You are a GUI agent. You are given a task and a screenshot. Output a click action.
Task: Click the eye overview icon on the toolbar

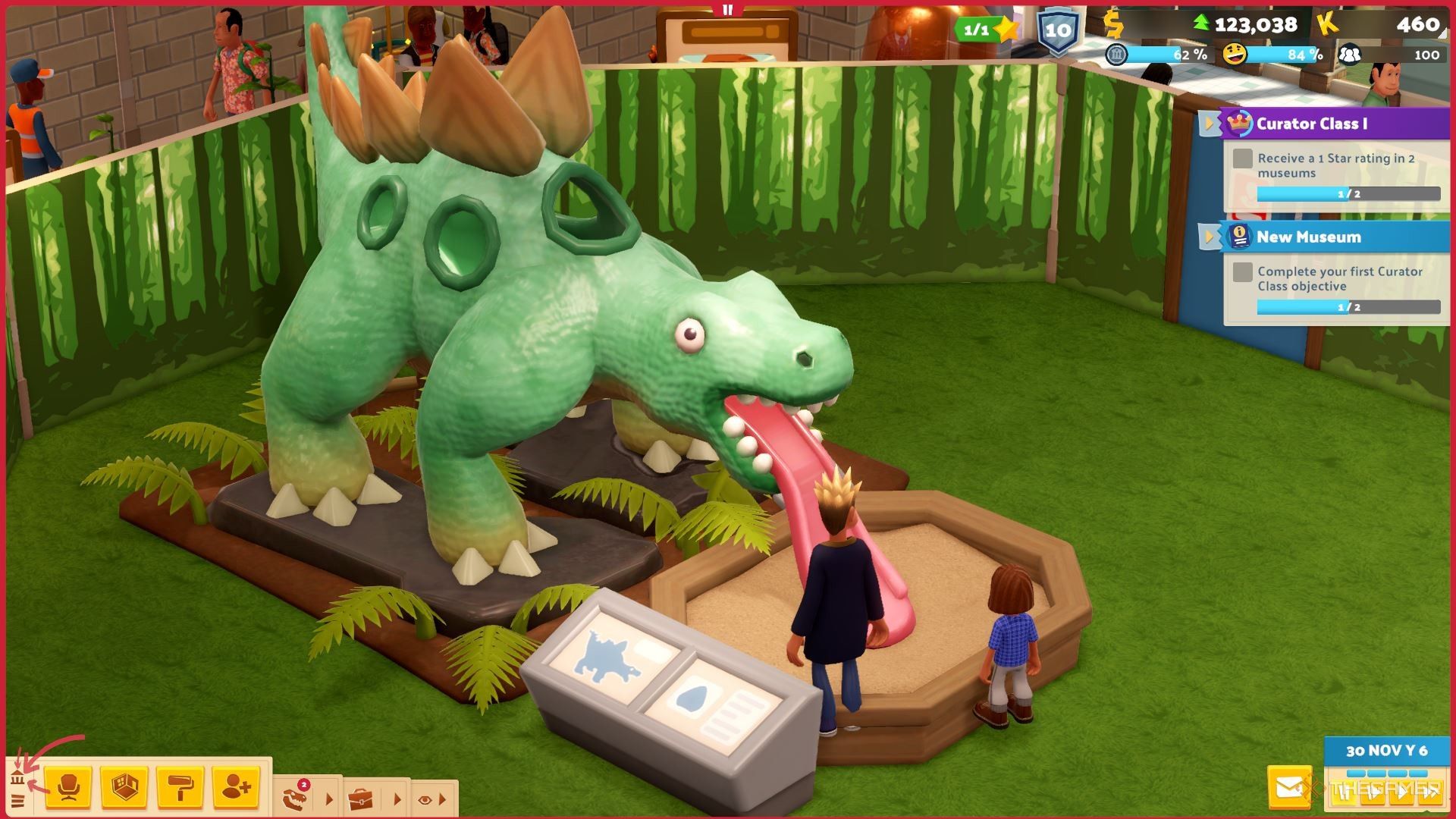point(423,799)
